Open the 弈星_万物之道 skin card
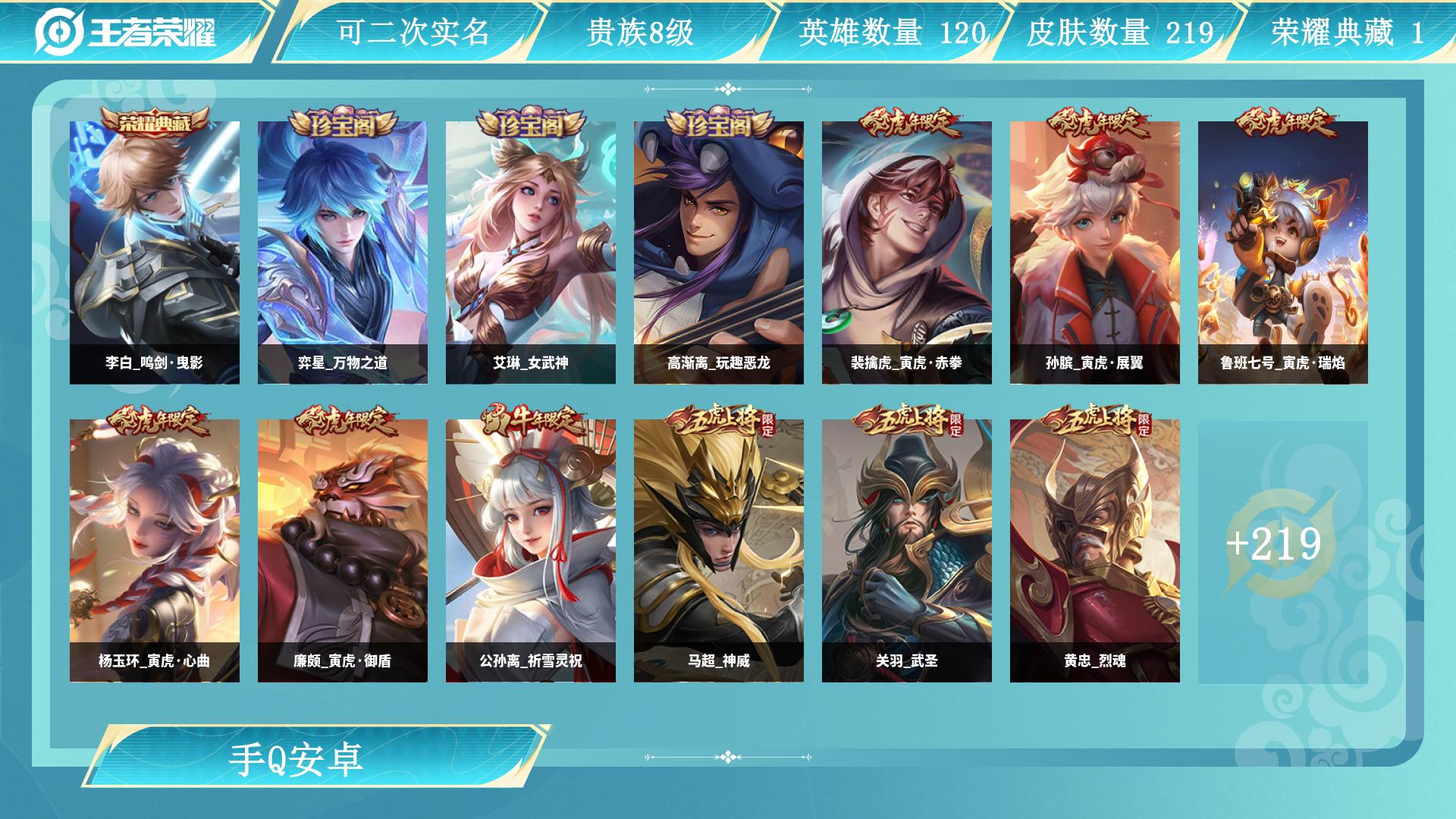1456x819 pixels. coord(343,253)
